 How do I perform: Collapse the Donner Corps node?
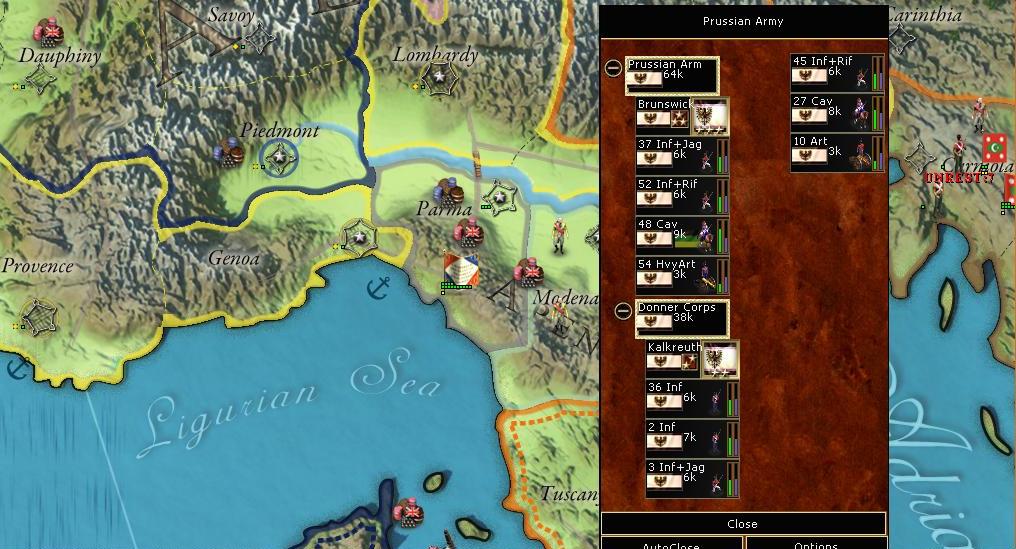pyautogui.click(x=622, y=311)
